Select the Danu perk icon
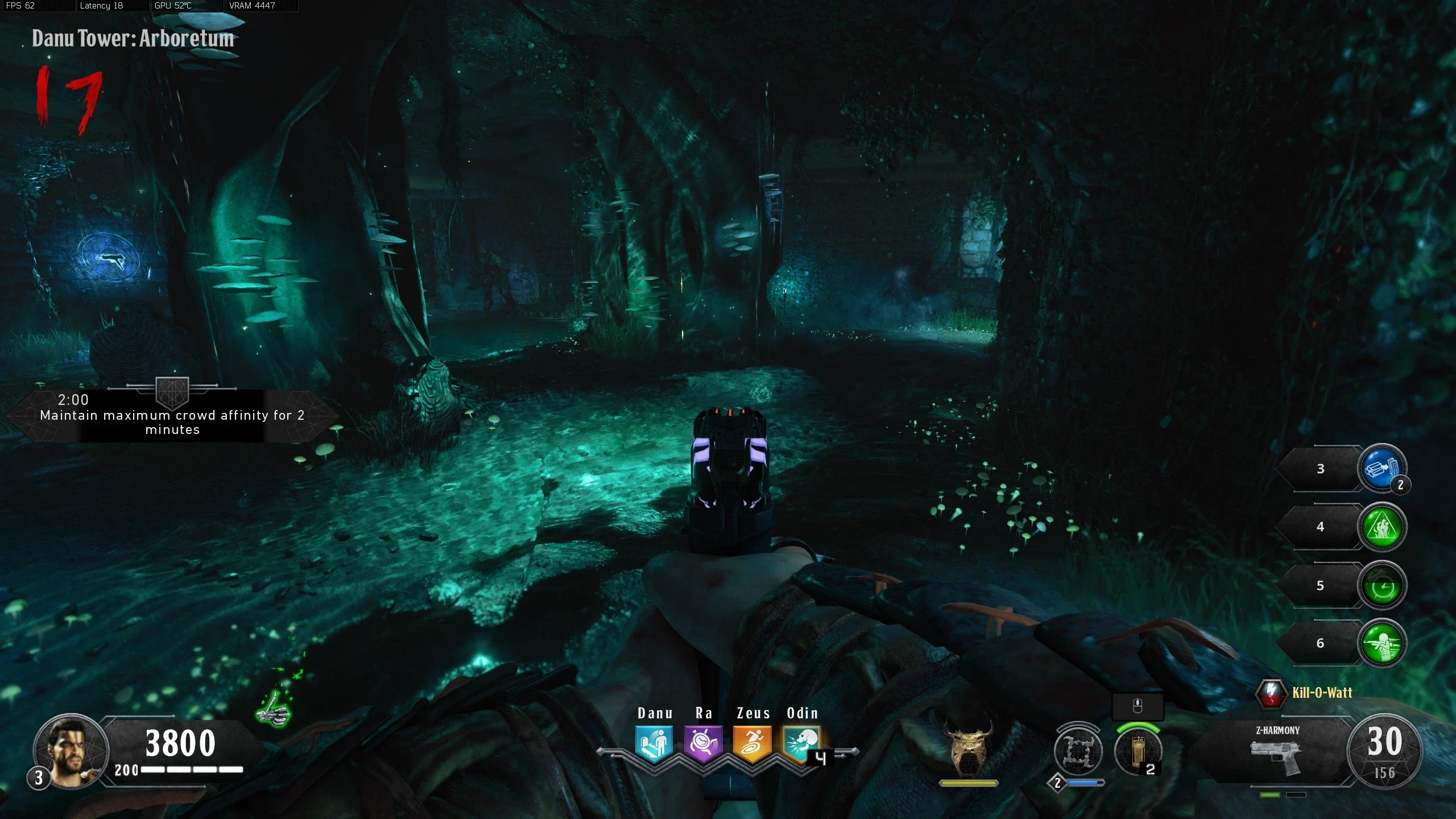 tap(654, 743)
